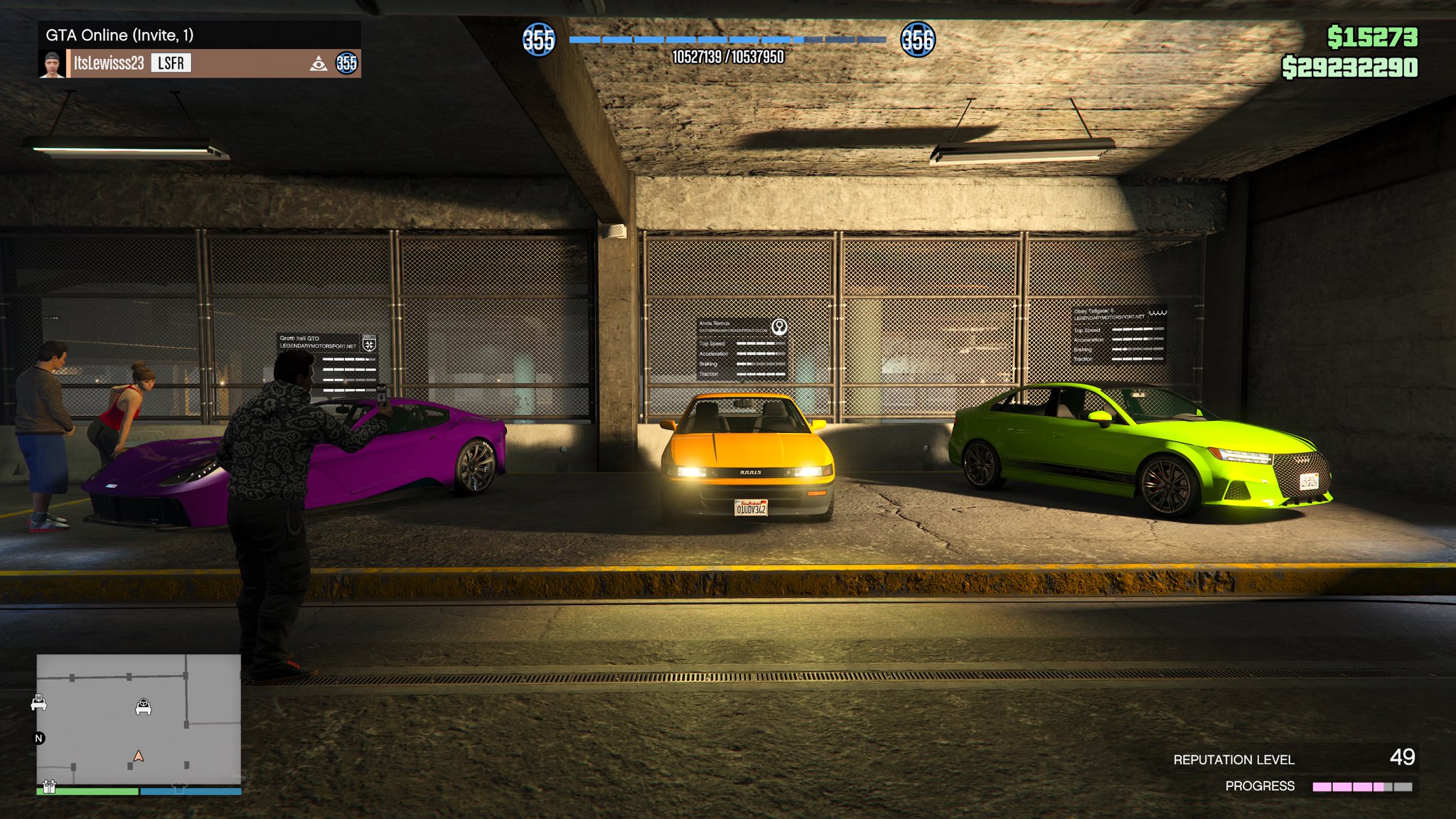
Task: Select the steering wheel blip on the minimap
Action: point(144,707)
